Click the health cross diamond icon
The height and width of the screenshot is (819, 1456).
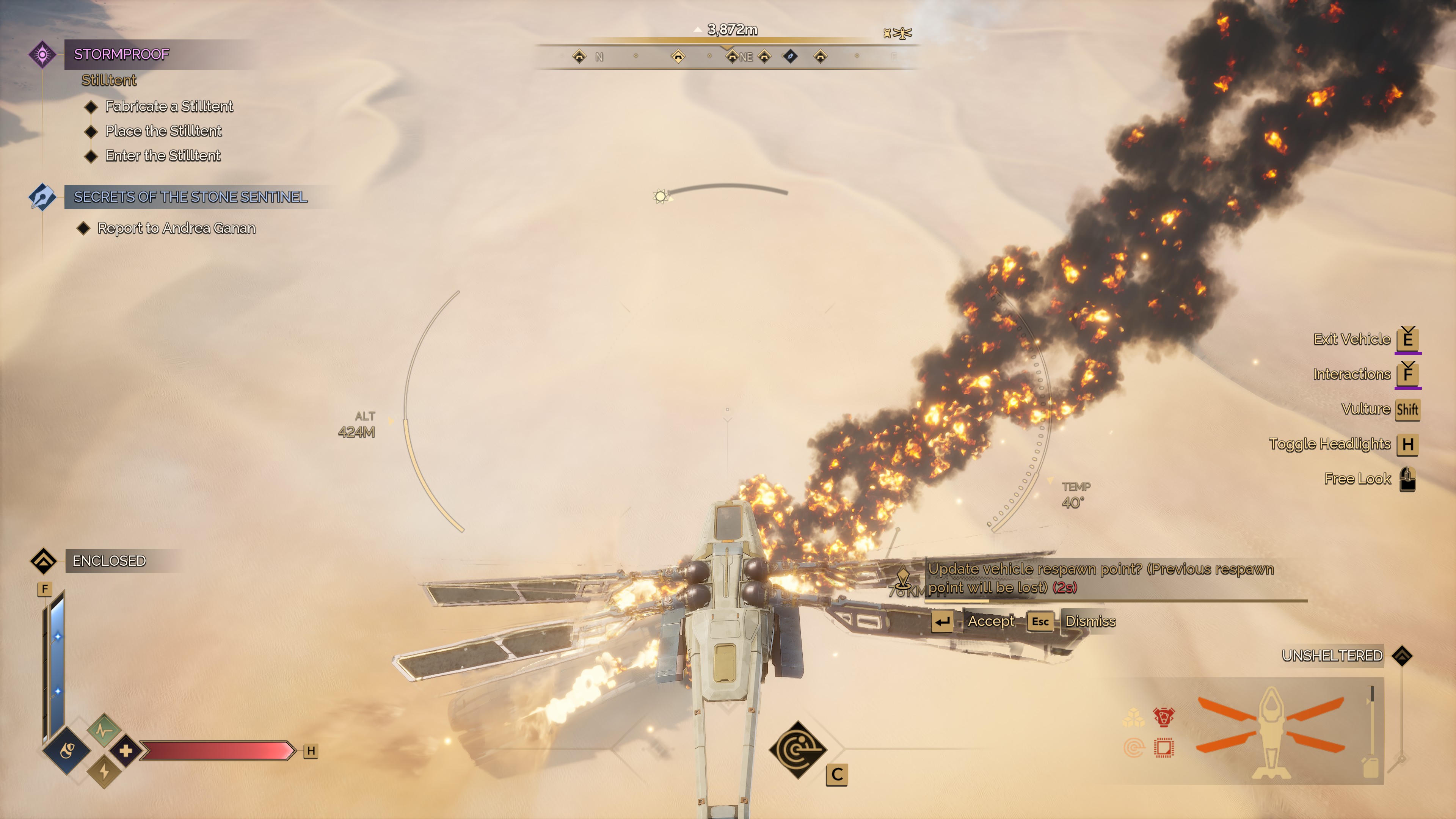coord(126,751)
